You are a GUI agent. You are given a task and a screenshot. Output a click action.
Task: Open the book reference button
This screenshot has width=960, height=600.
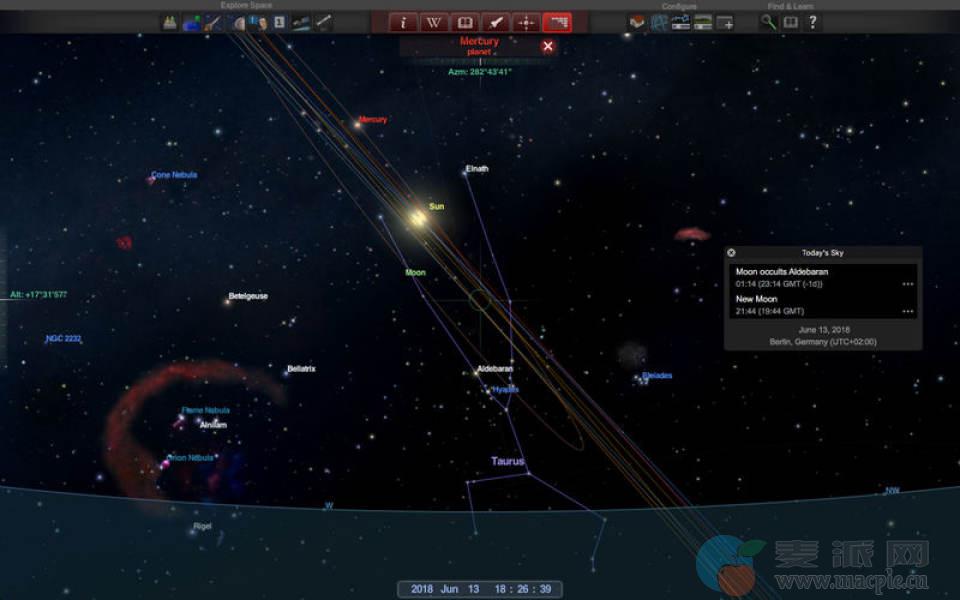point(465,22)
